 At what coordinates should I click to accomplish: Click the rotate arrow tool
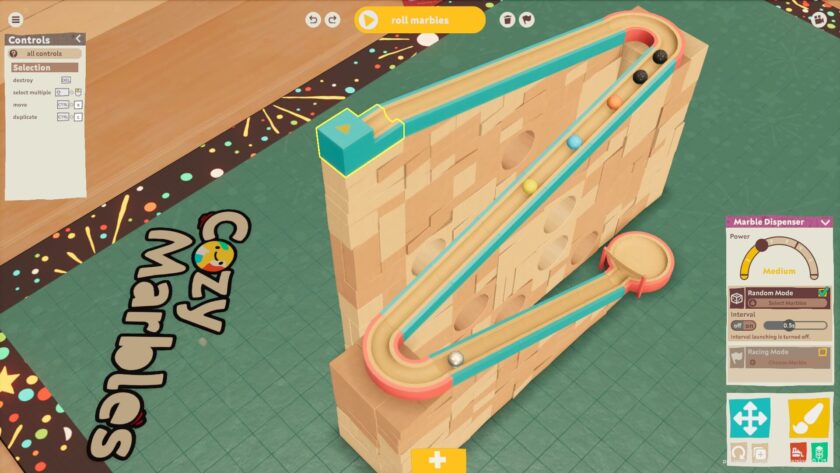[x=740, y=453]
